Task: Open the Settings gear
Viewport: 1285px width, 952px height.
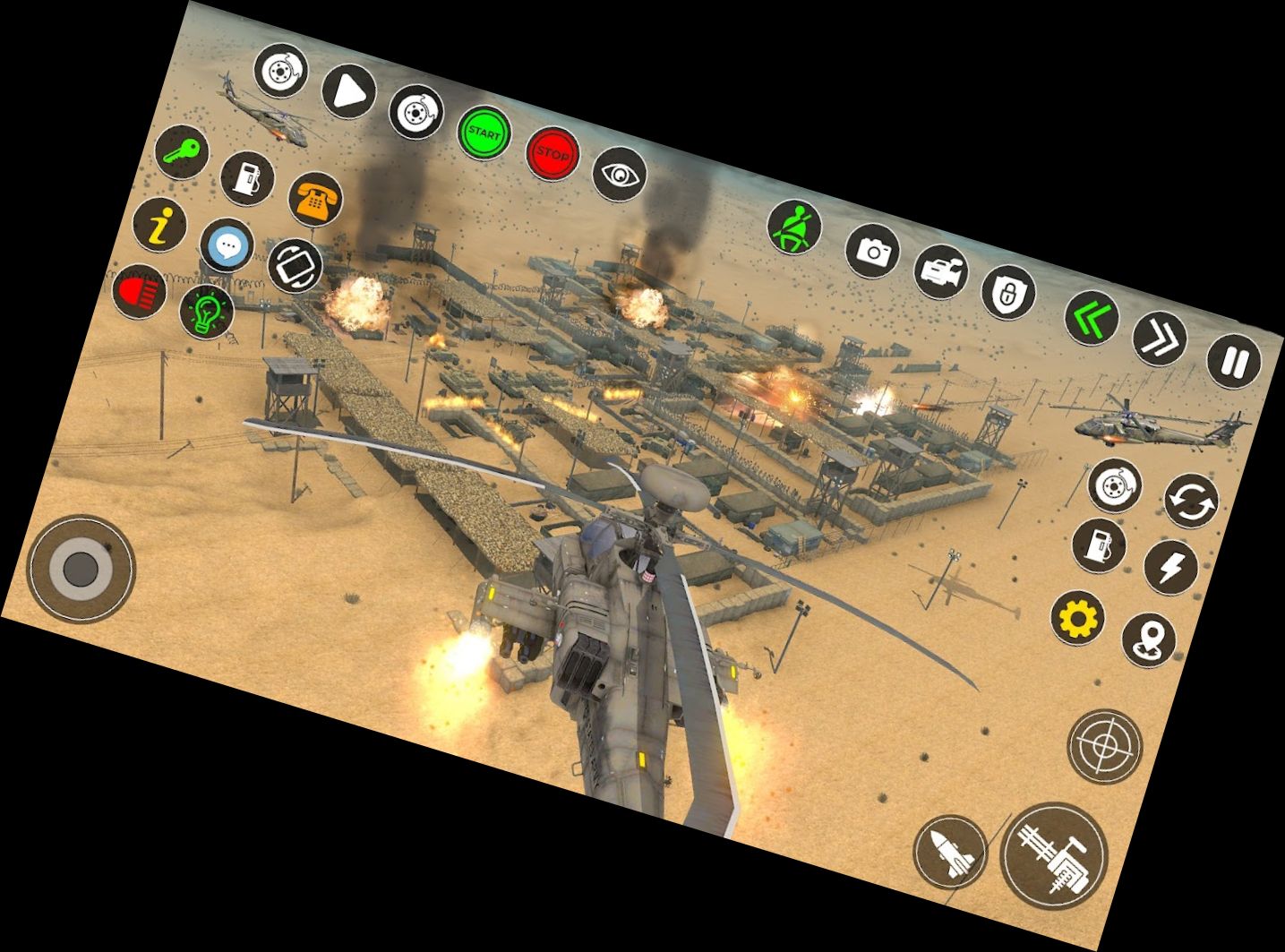Action: coord(1079,618)
